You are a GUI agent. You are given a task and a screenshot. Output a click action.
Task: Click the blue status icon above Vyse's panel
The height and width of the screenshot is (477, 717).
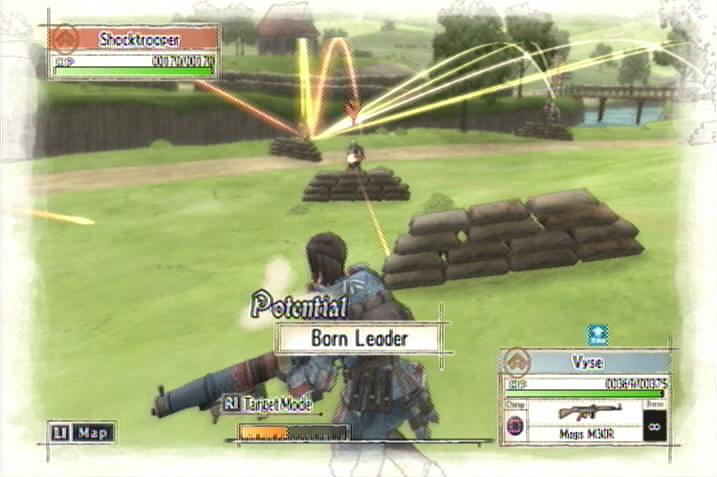pyautogui.click(x=597, y=335)
